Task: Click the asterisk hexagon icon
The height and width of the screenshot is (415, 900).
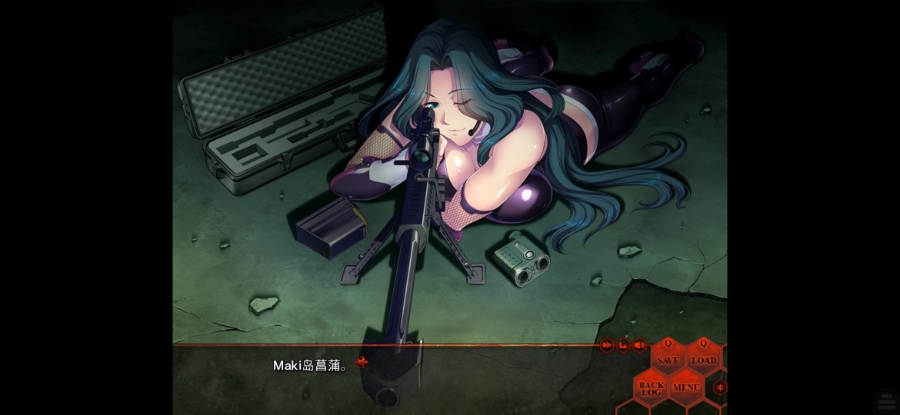Action: (720, 387)
